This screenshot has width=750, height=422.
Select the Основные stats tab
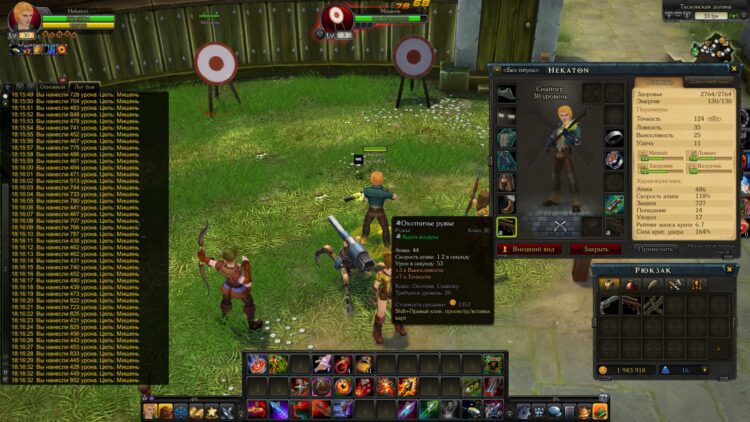(x=658, y=81)
